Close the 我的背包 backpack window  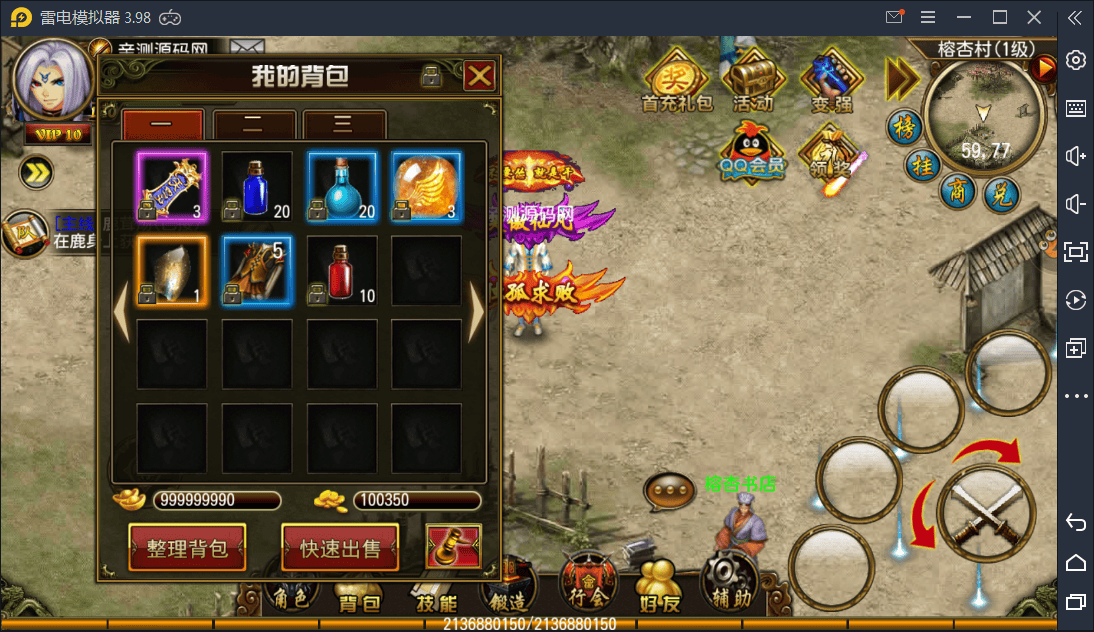pos(479,76)
